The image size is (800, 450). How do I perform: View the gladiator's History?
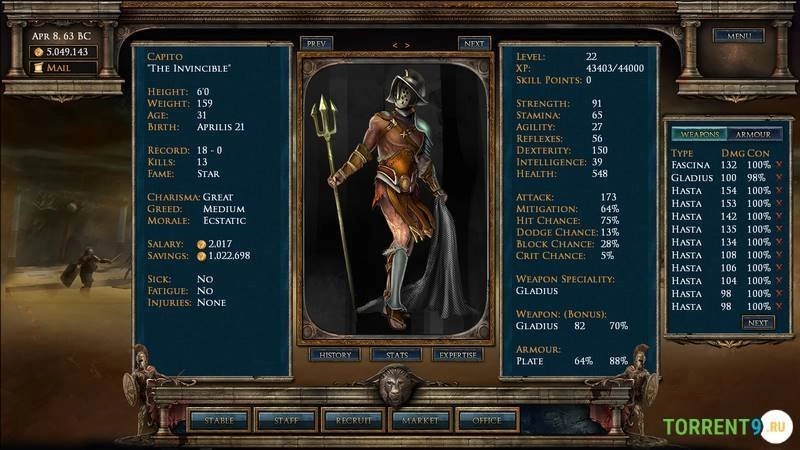click(x=335, y=355)
